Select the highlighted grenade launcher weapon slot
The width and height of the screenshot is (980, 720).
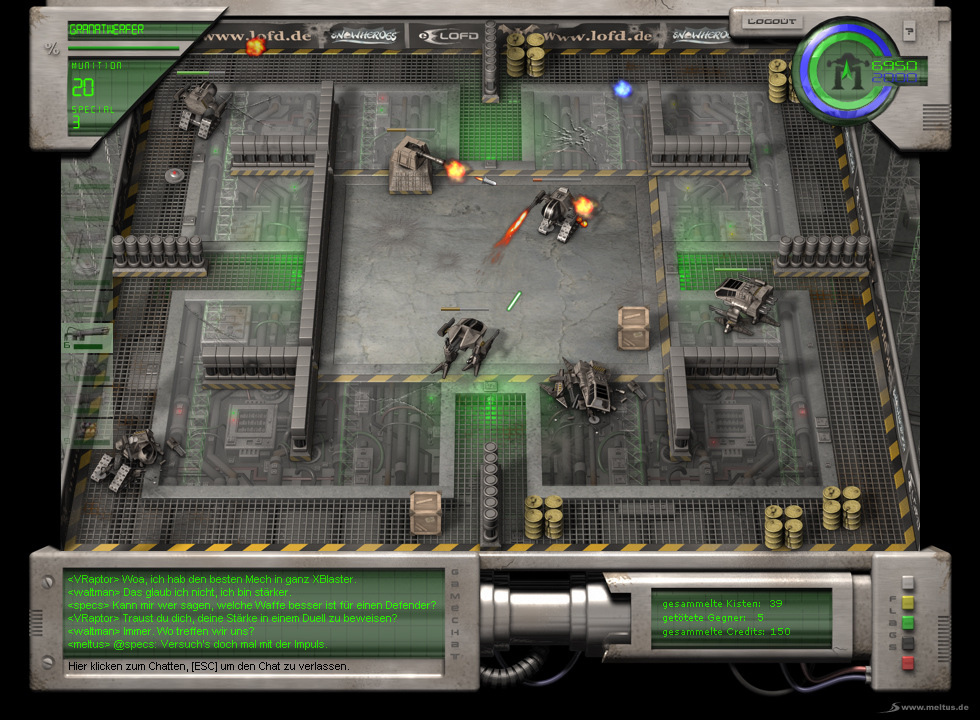(87, 338)
